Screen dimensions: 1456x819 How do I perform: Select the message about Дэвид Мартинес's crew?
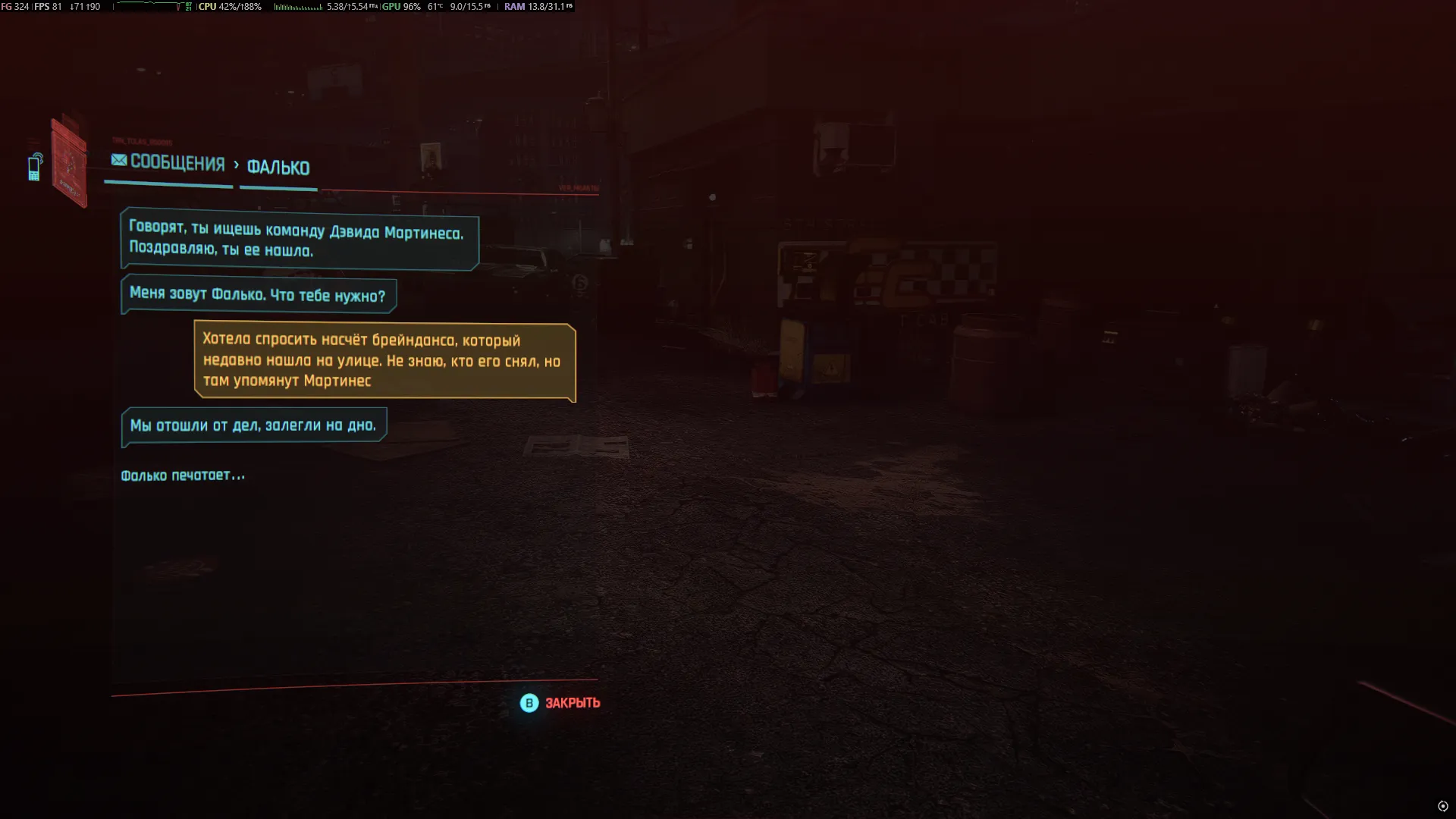(300, 240)
